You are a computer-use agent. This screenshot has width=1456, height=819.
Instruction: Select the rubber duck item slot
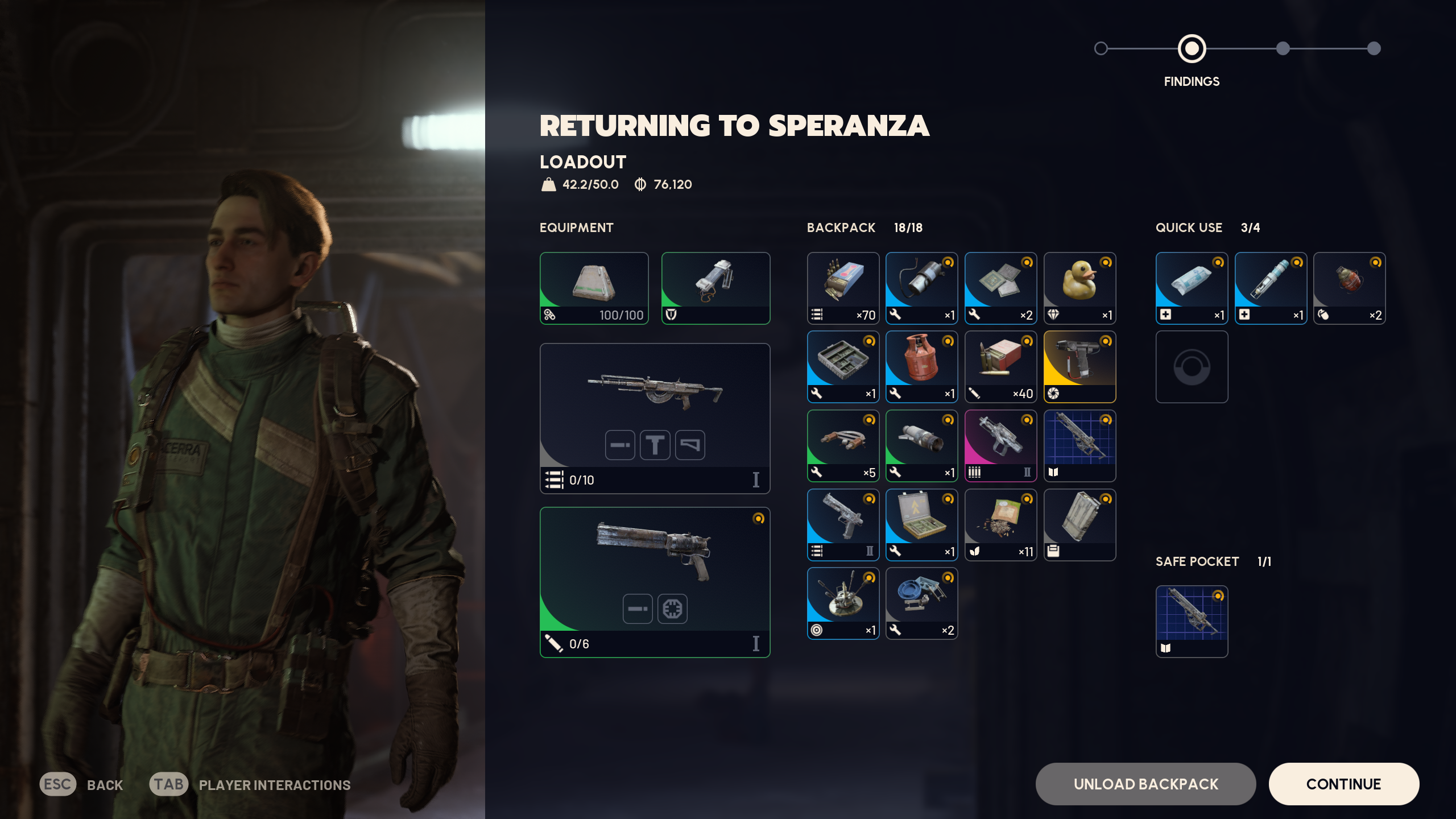1079,288
